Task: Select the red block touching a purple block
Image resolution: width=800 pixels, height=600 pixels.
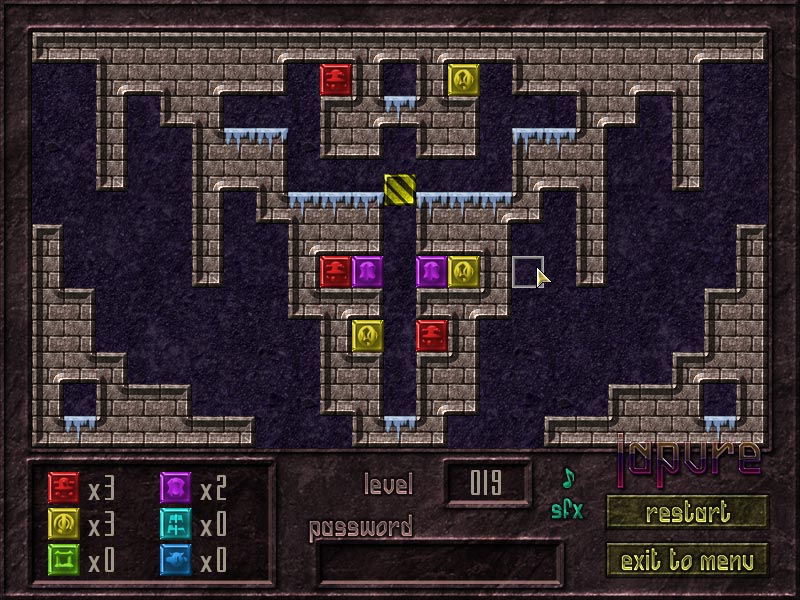Action: (x=336, y=271)
